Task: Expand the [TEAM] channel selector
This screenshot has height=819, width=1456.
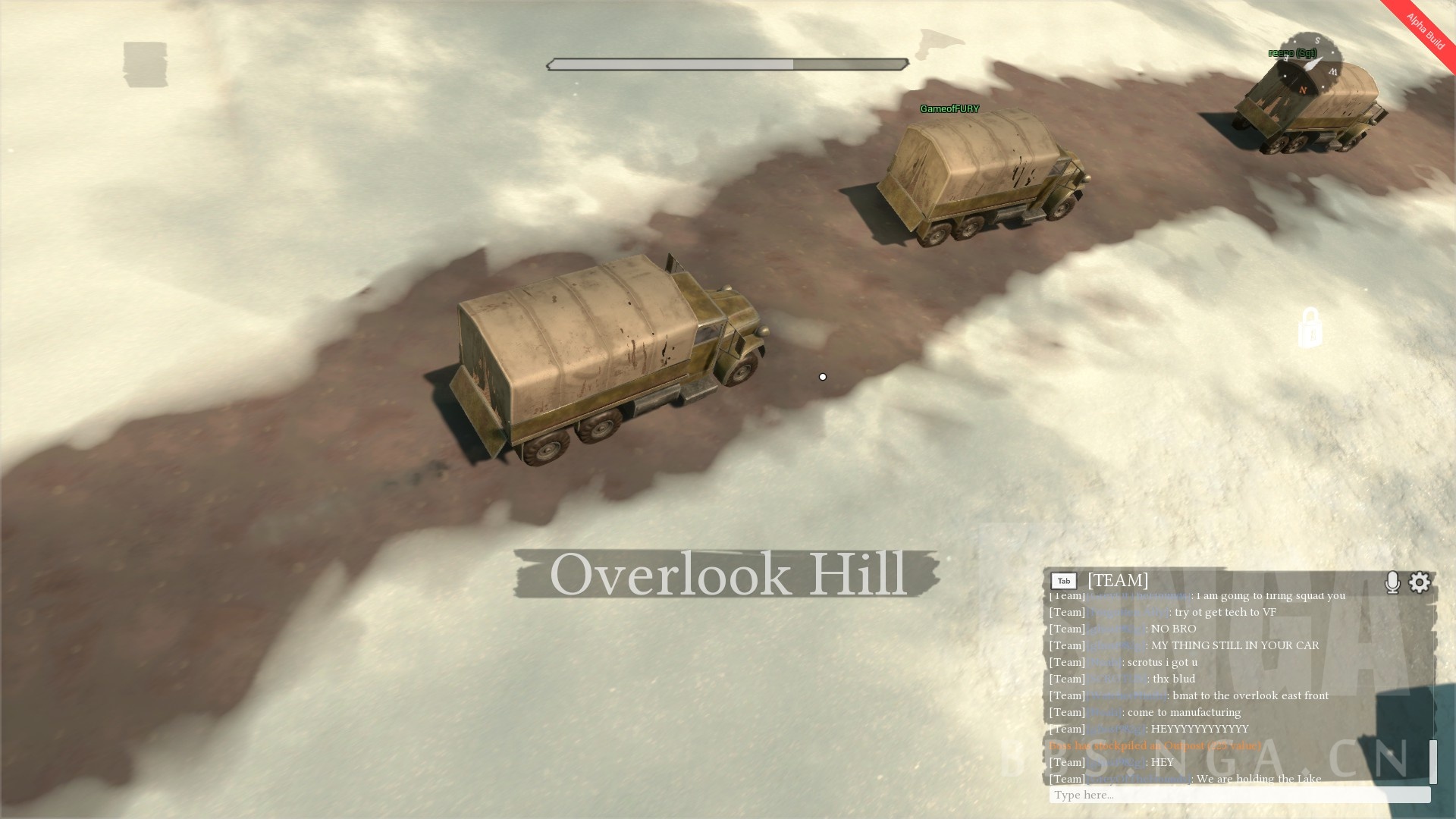Action: click(x=1117, y=581)
